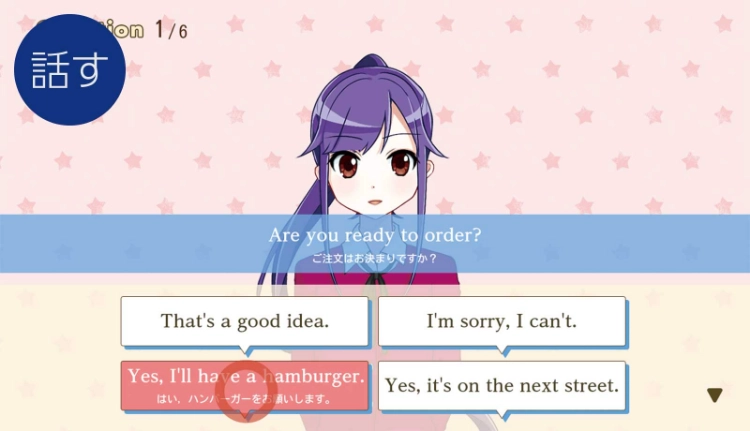The image size is (750, 431).
Task: Pick "Yes, I'll have a hamburger." response
Action: tap(245, 385)
